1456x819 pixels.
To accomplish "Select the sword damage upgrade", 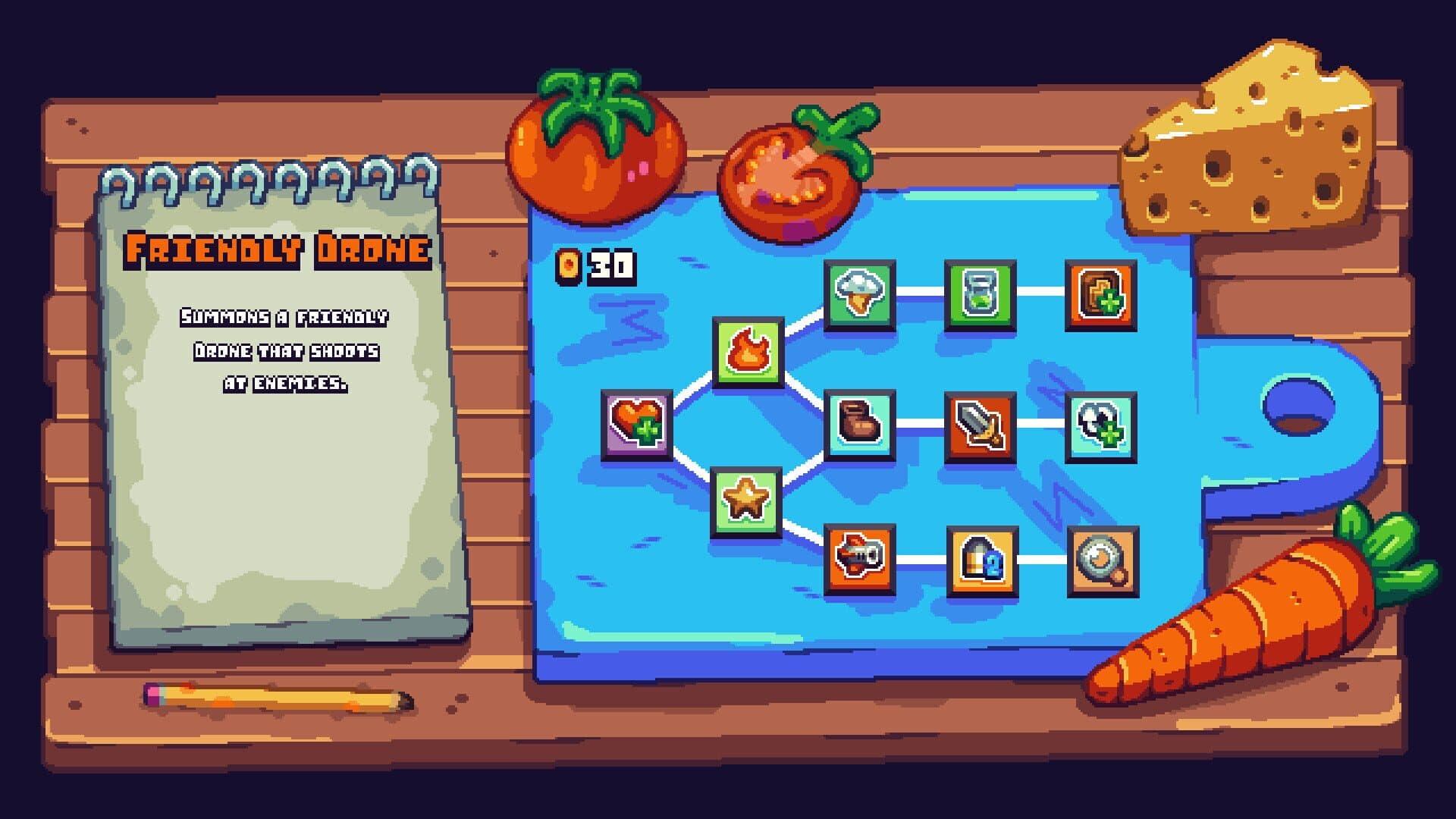I will (978, 426).
